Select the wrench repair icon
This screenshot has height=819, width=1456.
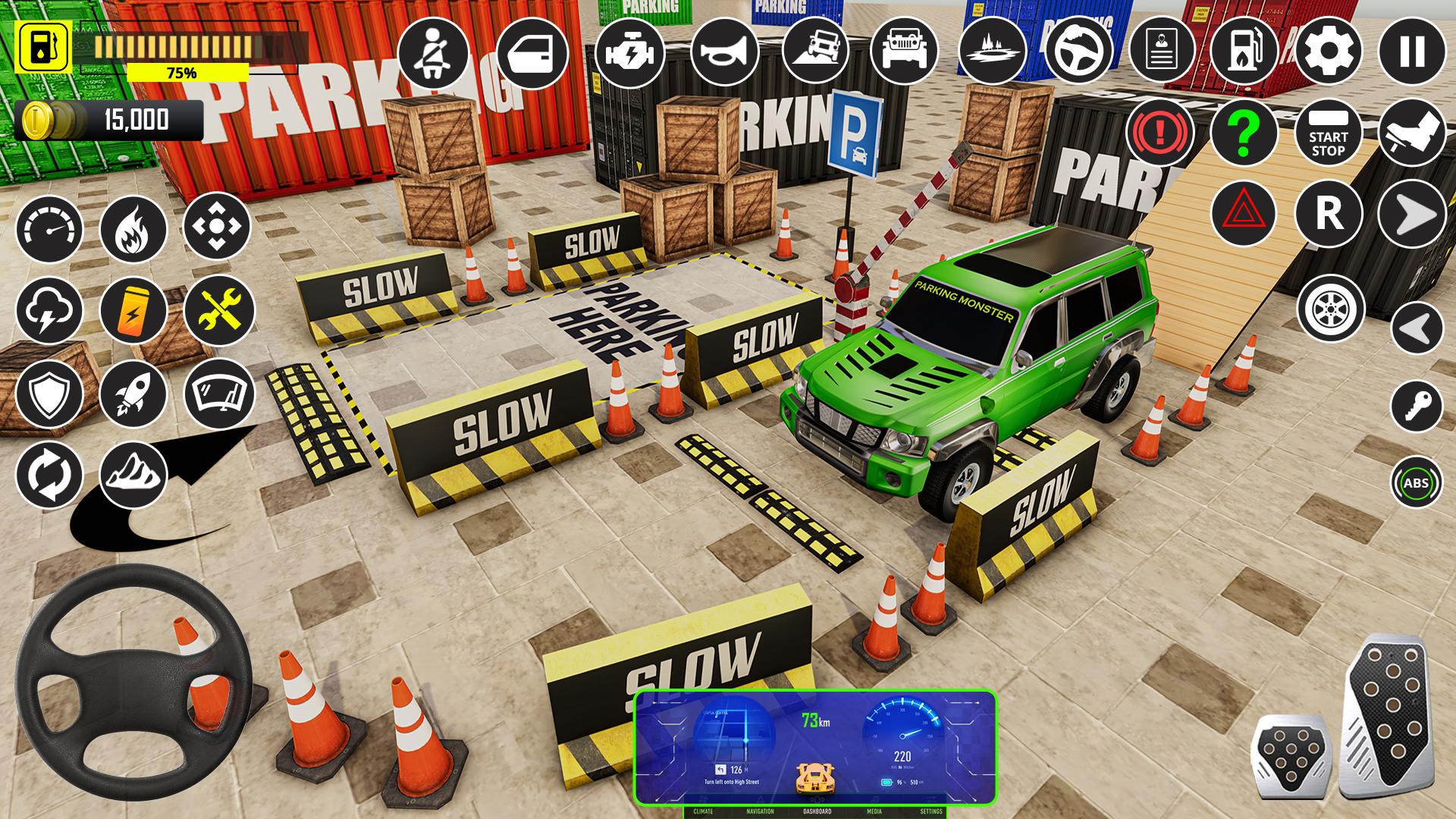[218, 309]
